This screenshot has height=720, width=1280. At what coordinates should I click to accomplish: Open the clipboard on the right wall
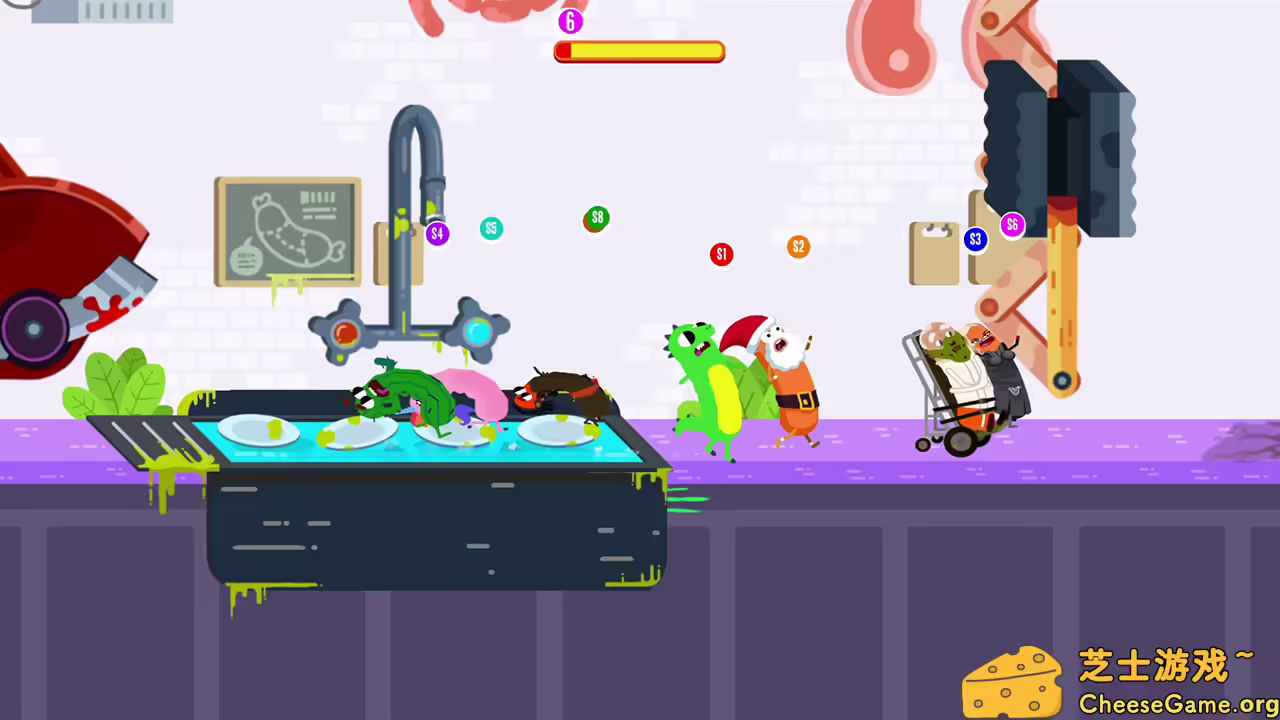click(x=933, y=251)
